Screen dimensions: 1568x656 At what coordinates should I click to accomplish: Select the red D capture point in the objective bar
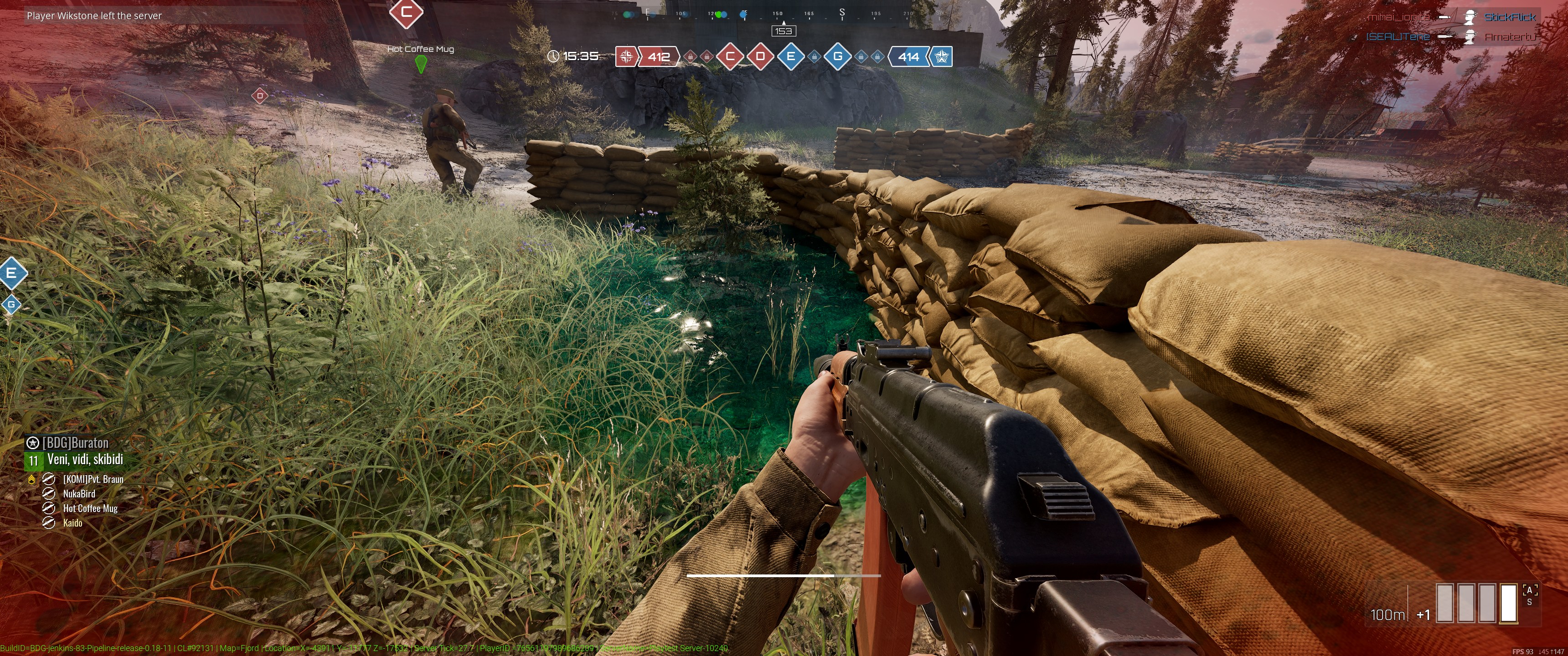760,56
